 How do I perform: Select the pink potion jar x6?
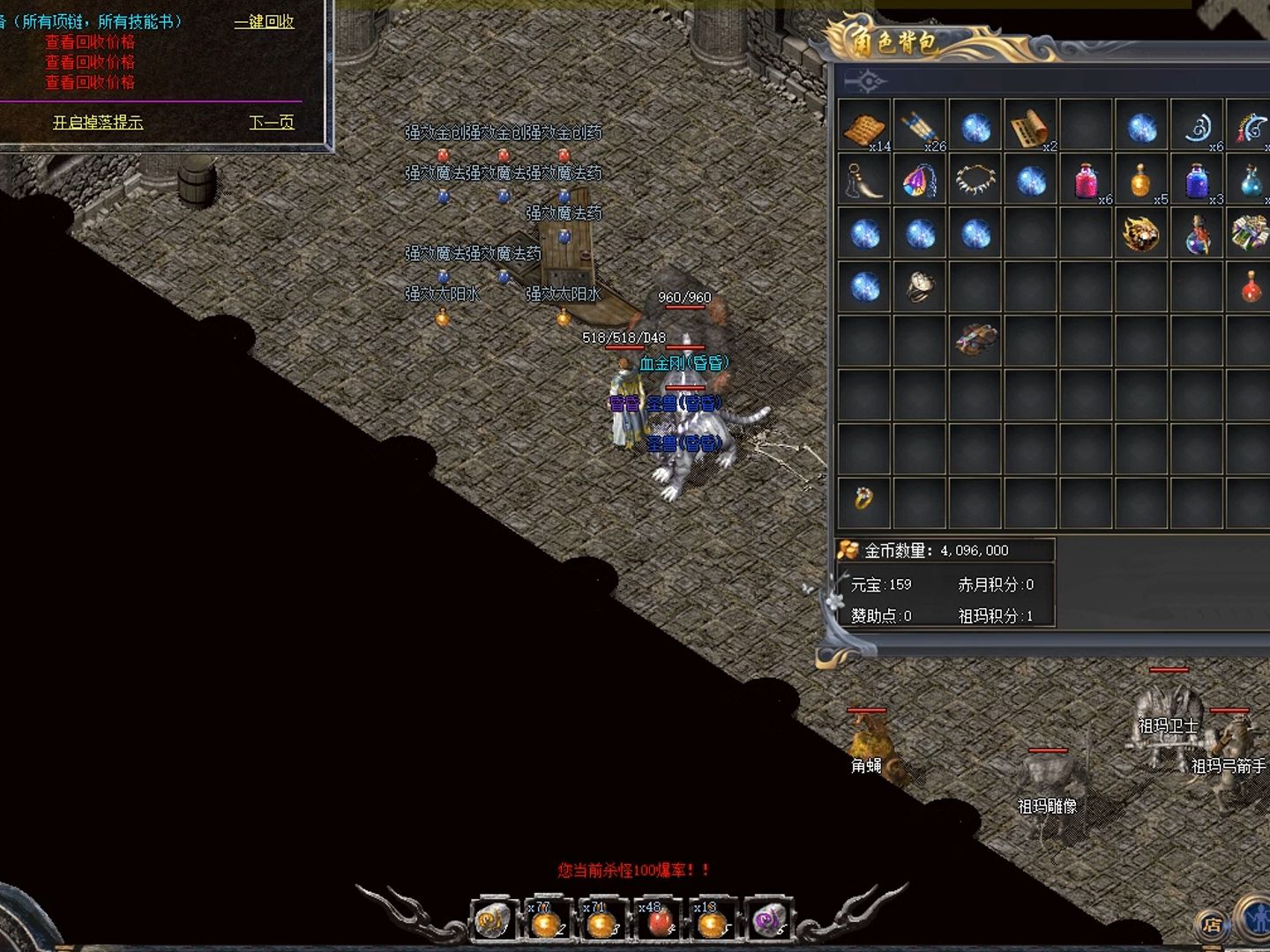pyautogui.click(x=1085, y=181)
